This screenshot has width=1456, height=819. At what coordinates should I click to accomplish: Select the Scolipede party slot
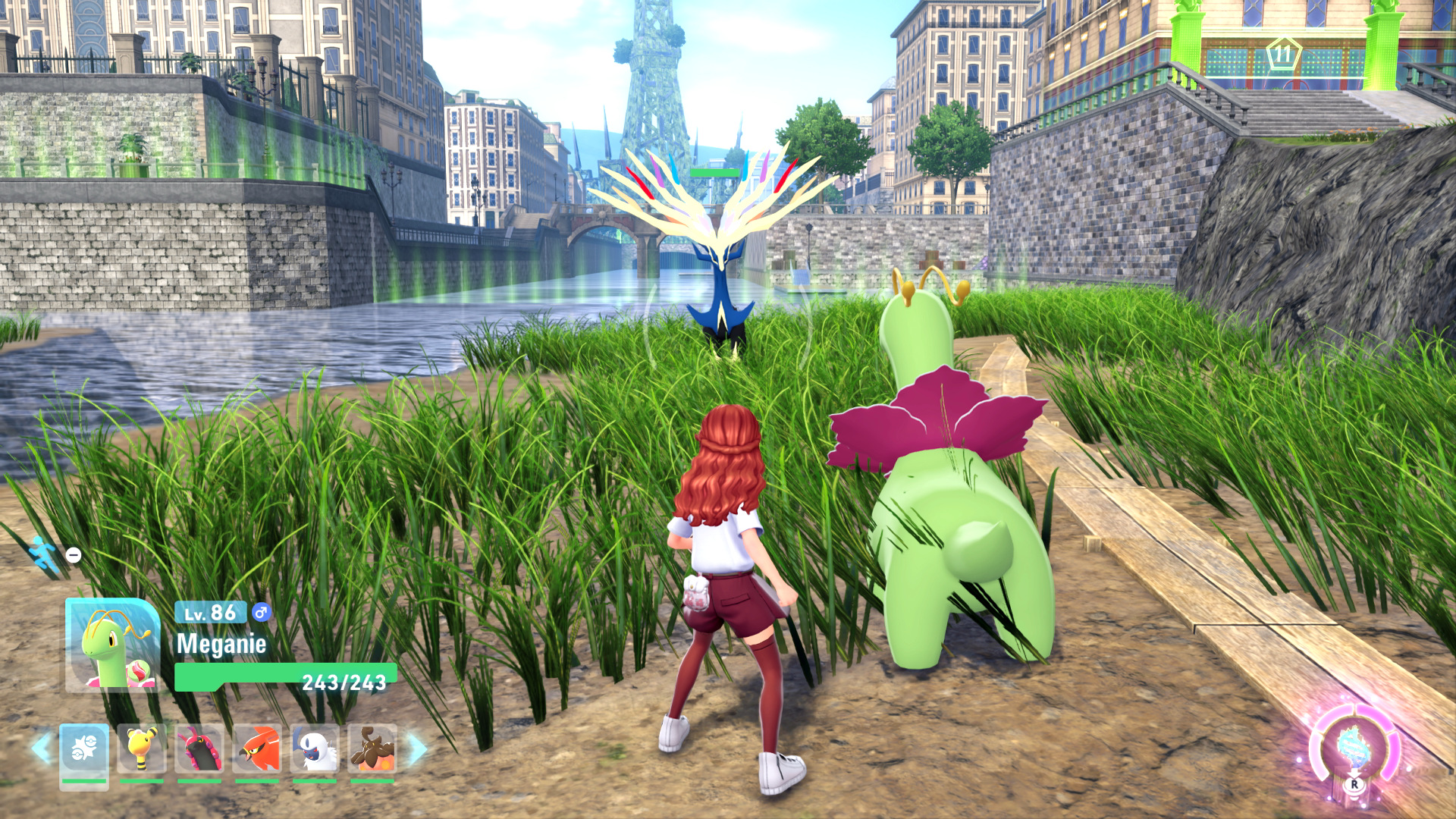point(199,749)
